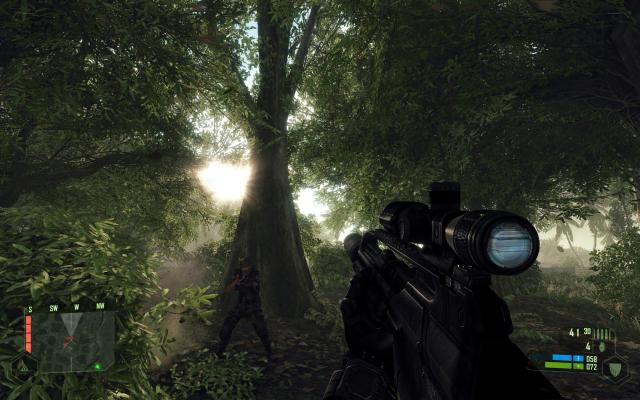Select the armor shield suit mode icon
The height and width of the screenshot is (400, 640).
614,367
